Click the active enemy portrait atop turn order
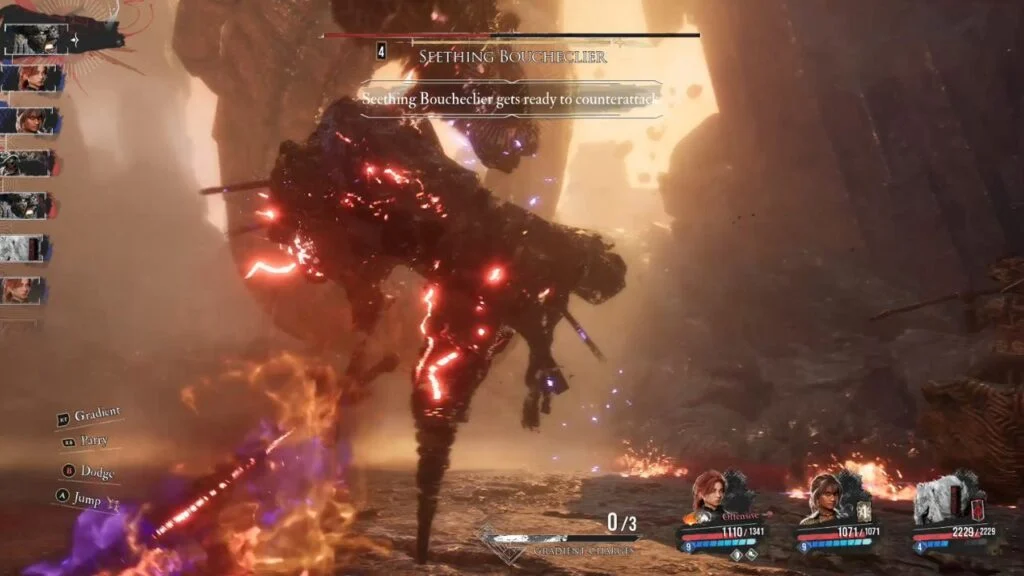This screenshot has width=1024, height=576. [34, 39]
